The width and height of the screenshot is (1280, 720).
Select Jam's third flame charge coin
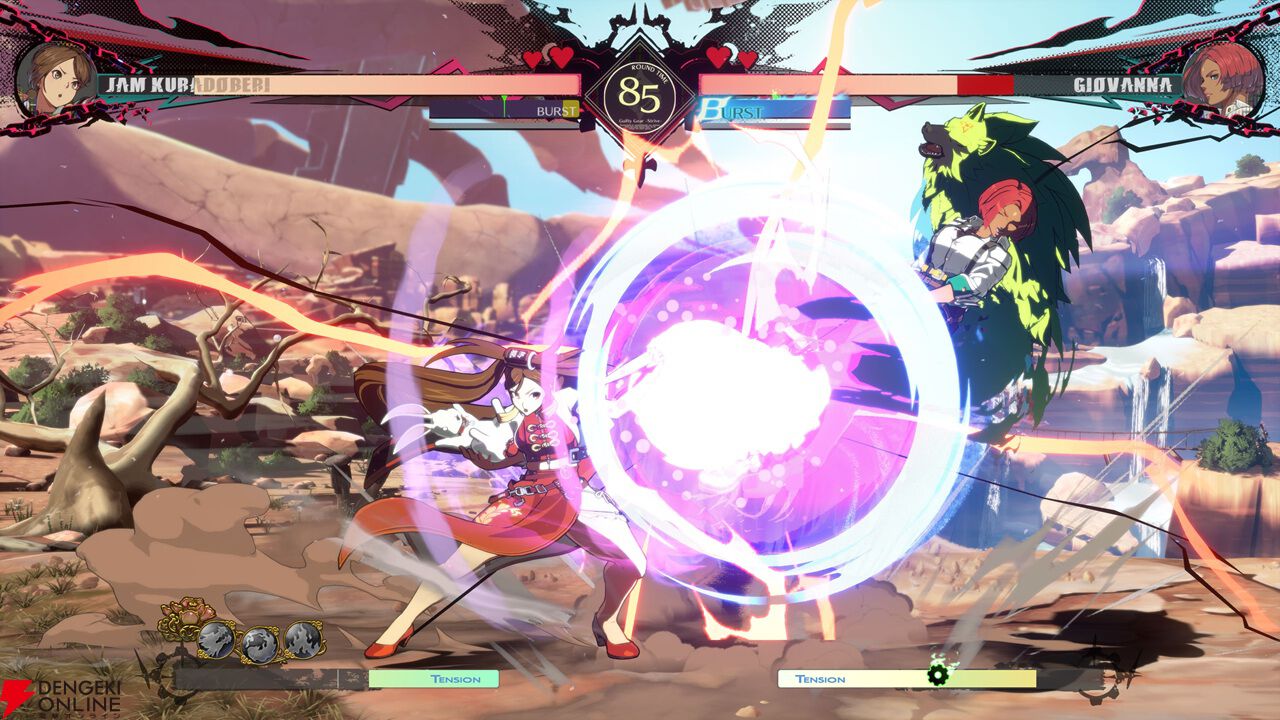pos(301,640)
